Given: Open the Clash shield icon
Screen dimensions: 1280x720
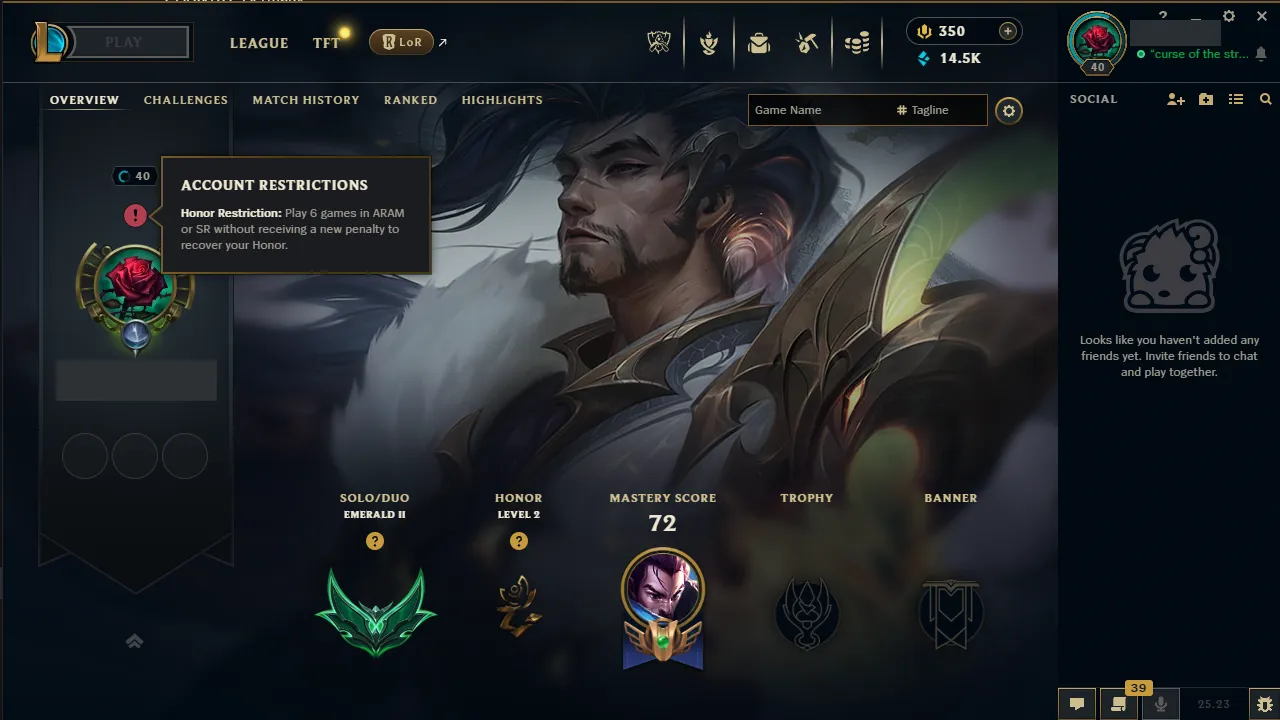Looking at the screenshot, I should 708,43.
